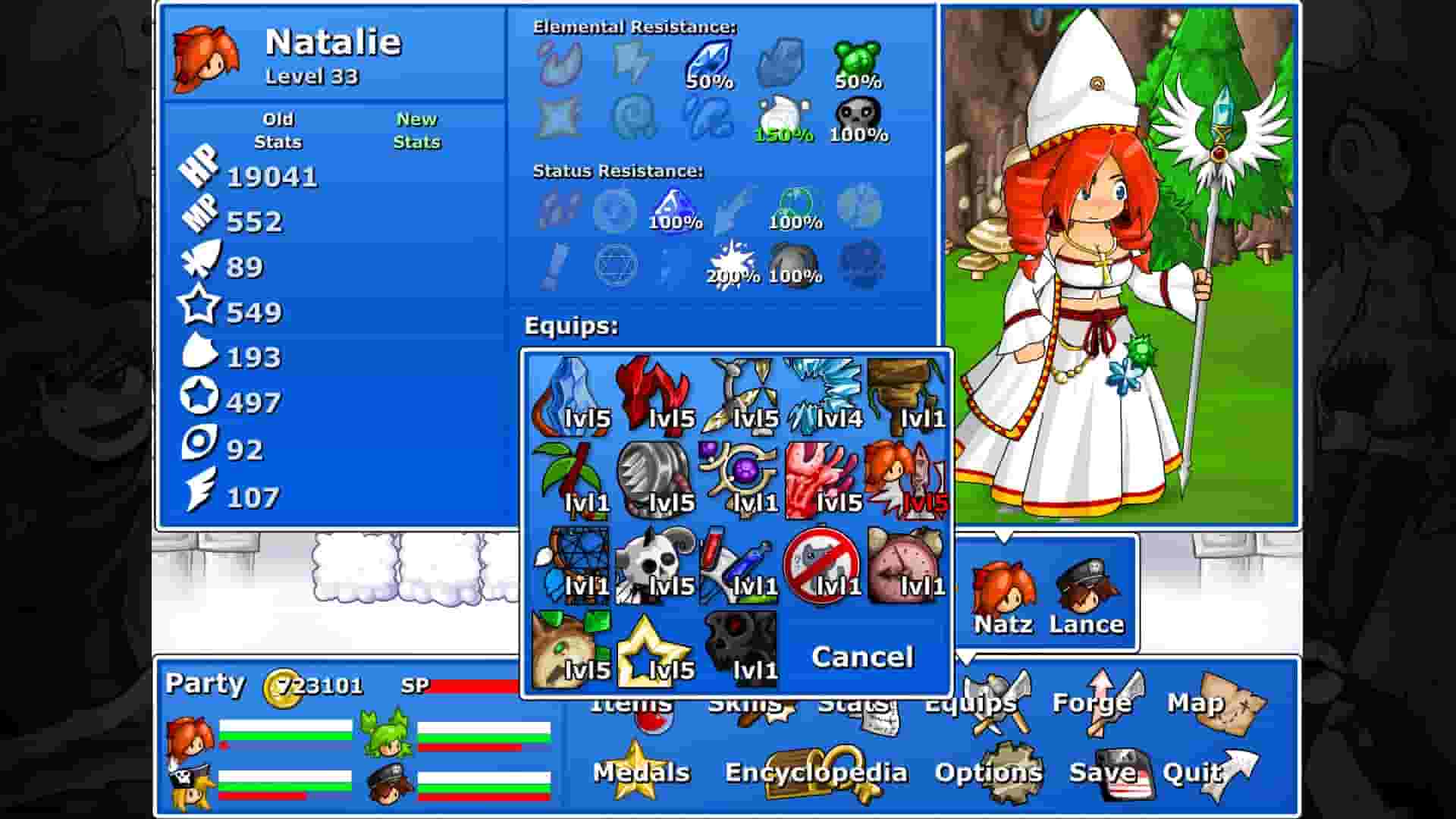Choose the purple orb amulet
This screenshot has width=1456, height=819.
click(x=739, y=478)
